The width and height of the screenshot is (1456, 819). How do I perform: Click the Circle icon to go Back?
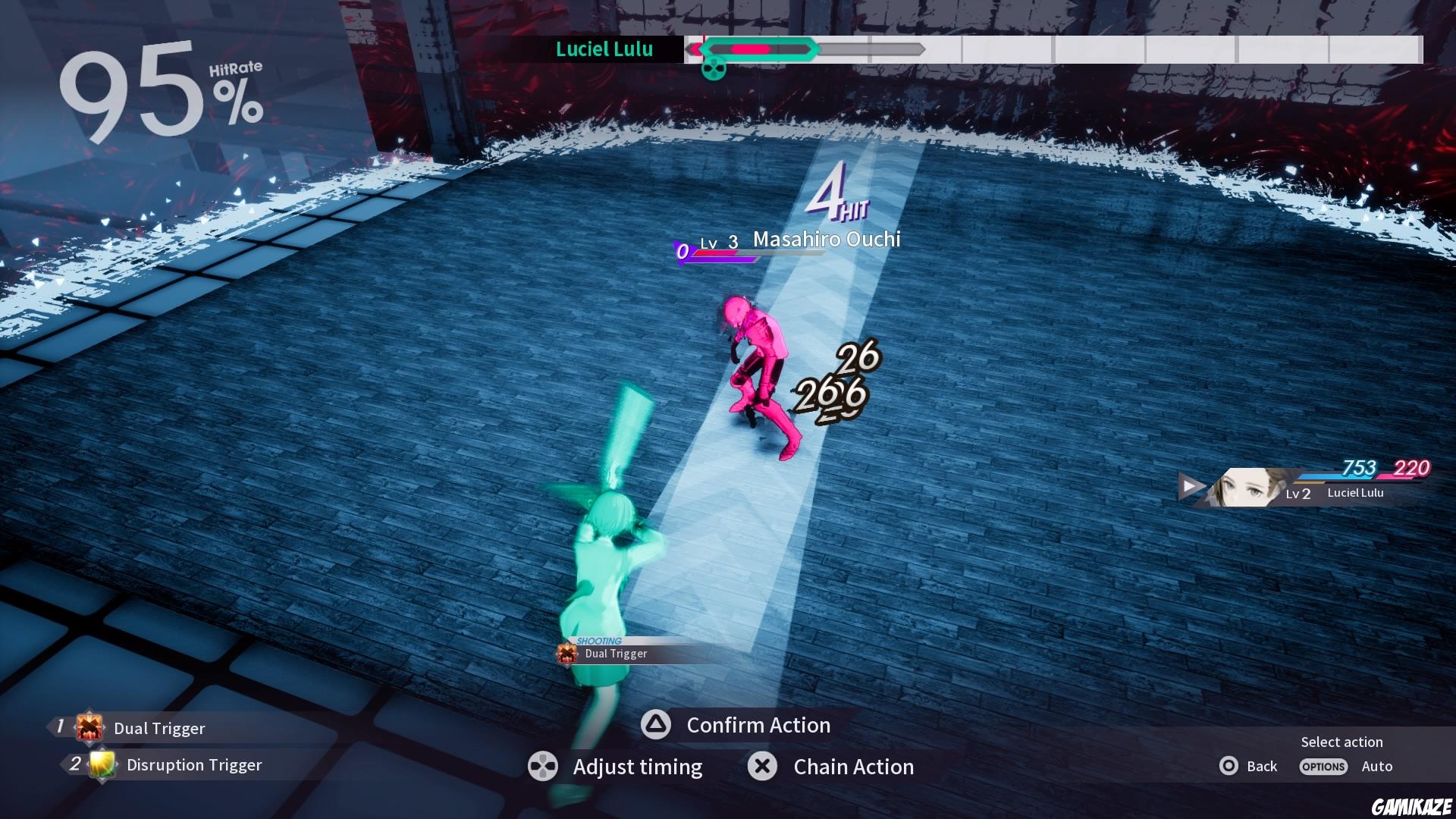point(1229,766)
